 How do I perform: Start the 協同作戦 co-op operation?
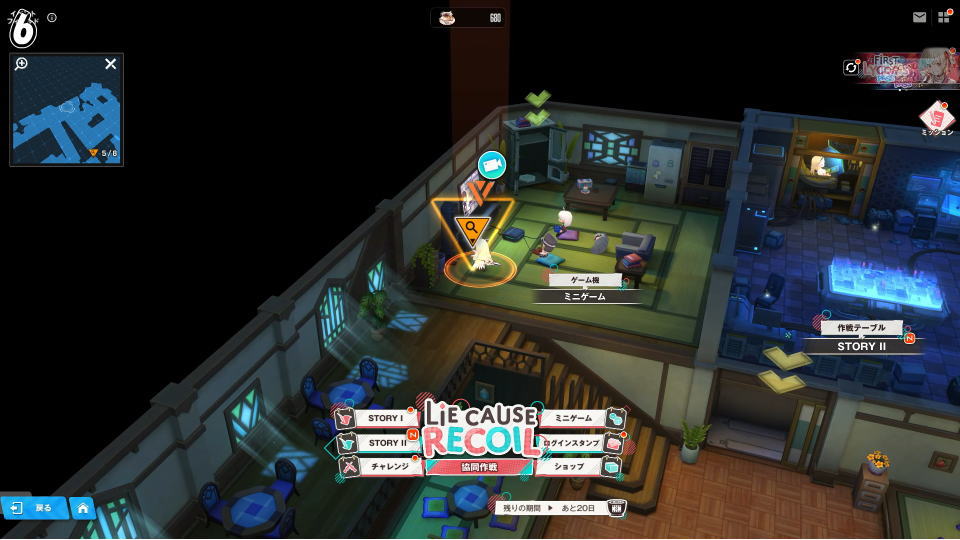pos(479,467)
